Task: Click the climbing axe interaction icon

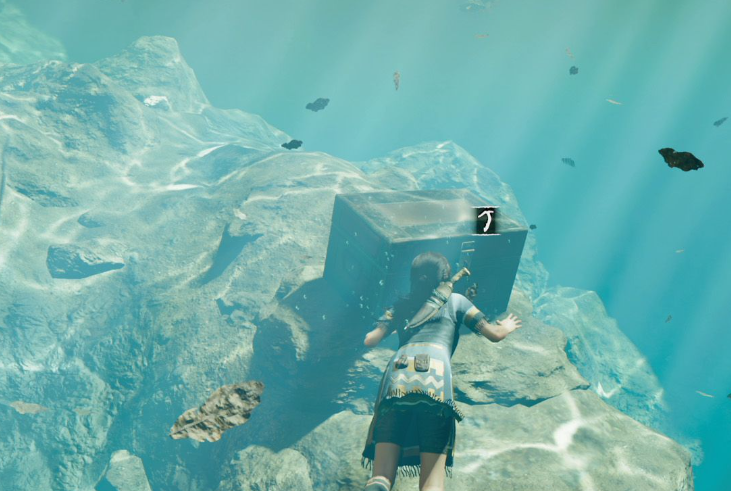Action: (486, 220)
